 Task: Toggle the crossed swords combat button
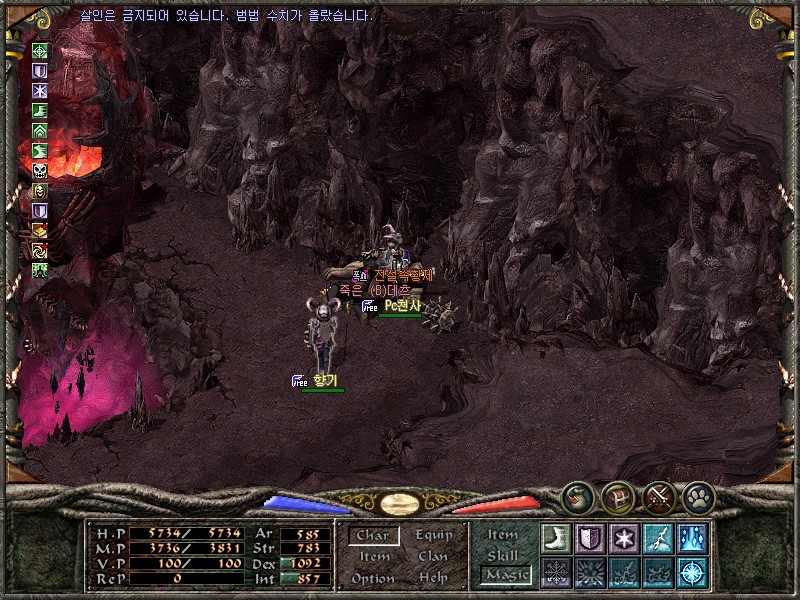click(x=658, y=495)
